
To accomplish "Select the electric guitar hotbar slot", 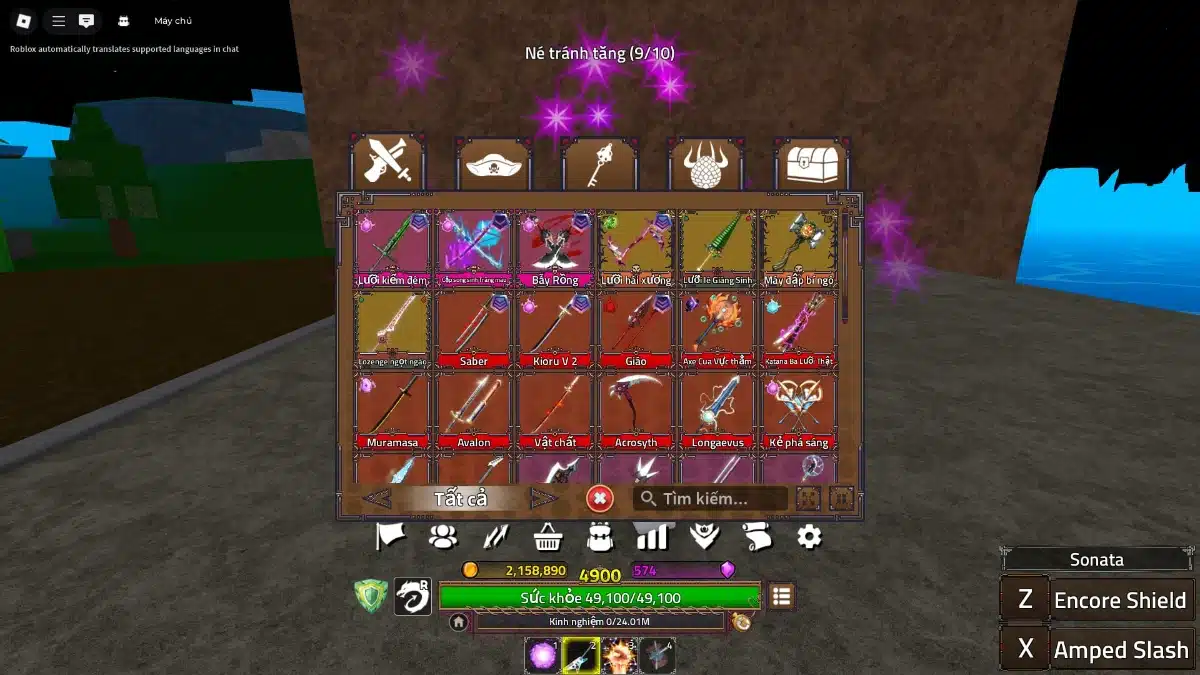I will coord(581,656).
